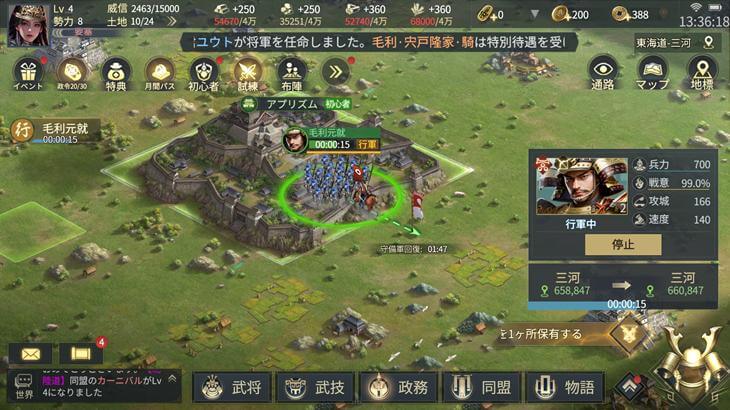Open the 政務 affairs menu

click(x=397, y=387)
